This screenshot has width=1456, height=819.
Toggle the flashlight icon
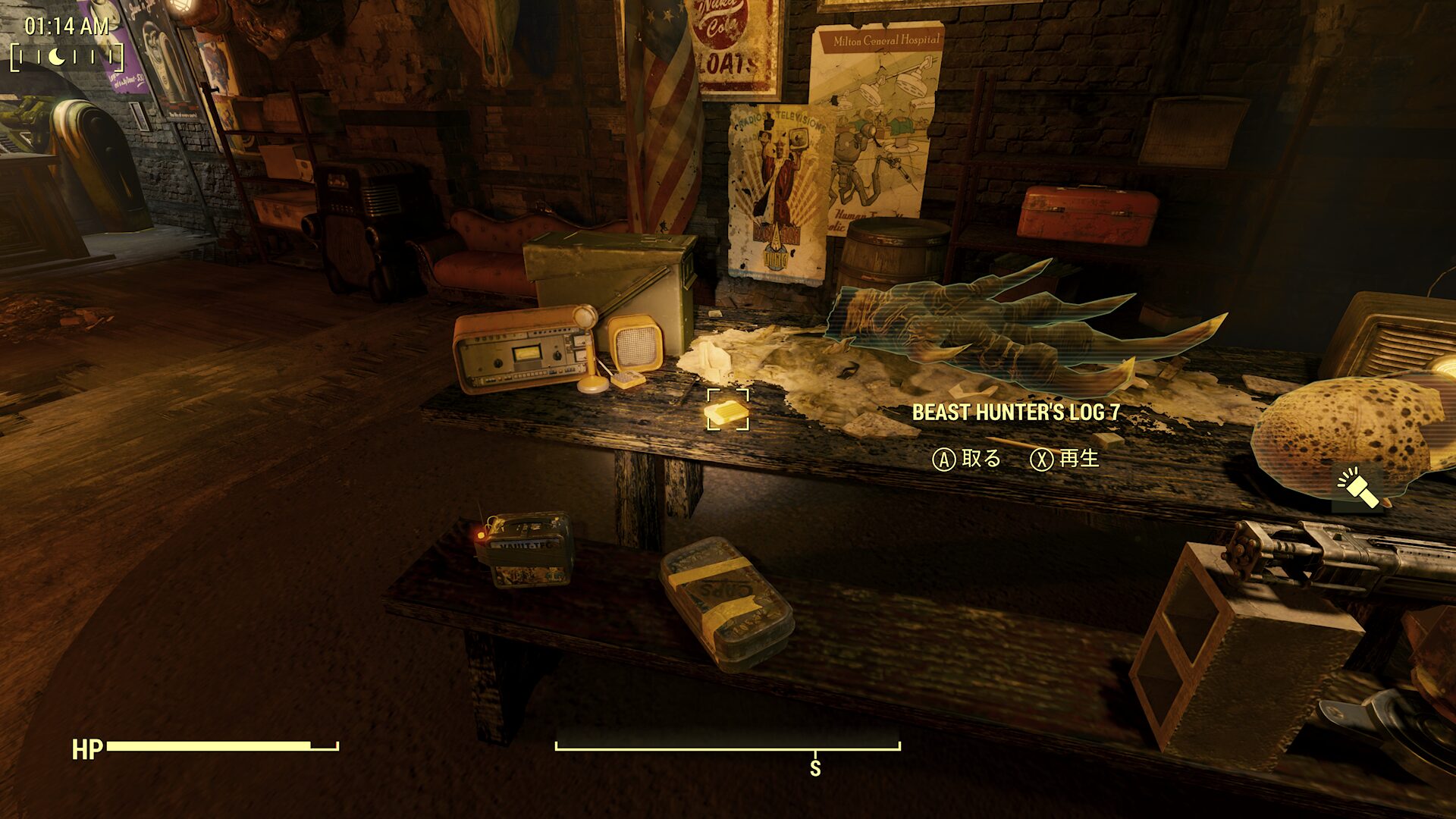(1357, 488)
